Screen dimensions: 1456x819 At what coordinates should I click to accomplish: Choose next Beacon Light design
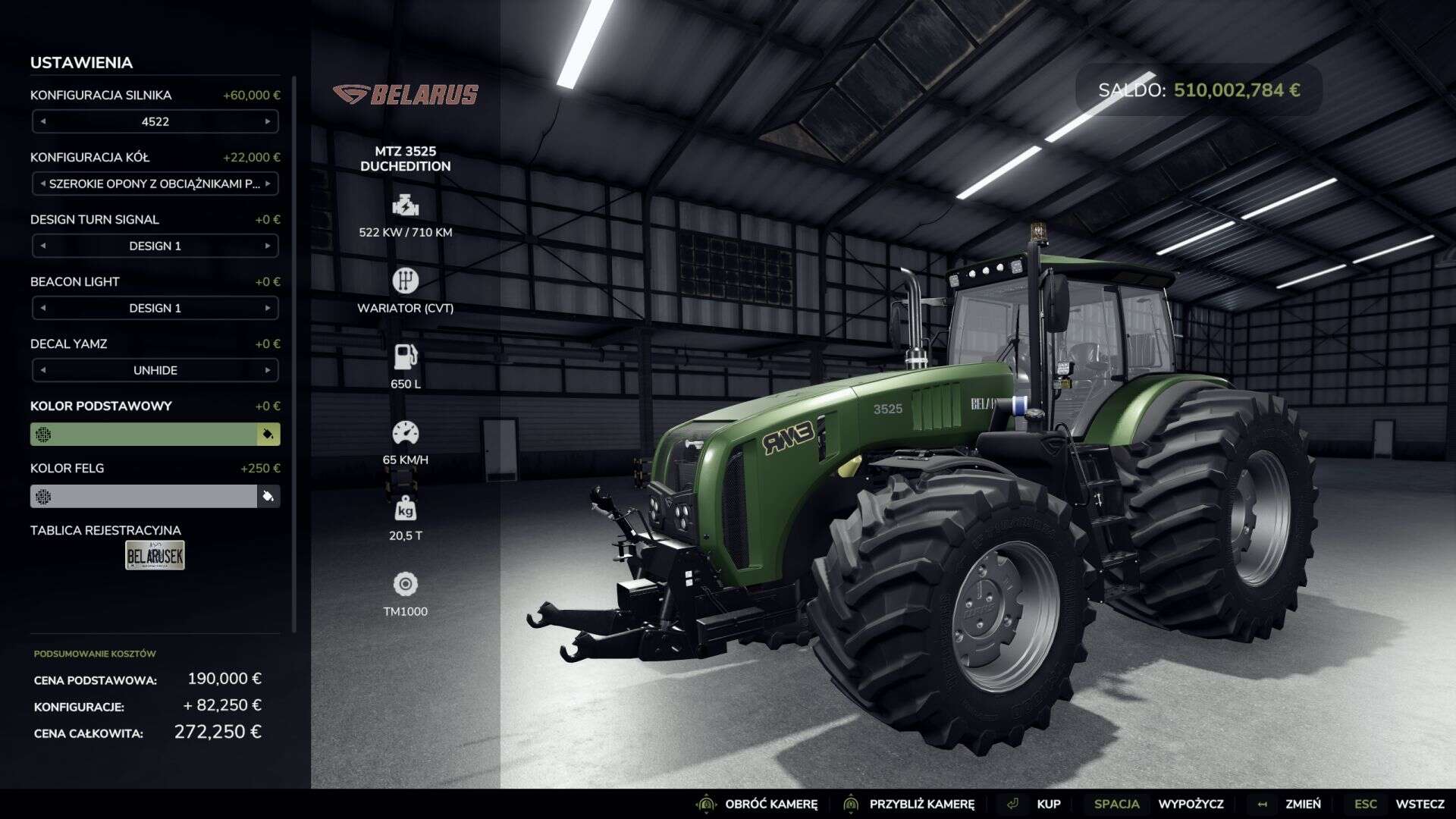click(x=268, y=308)
